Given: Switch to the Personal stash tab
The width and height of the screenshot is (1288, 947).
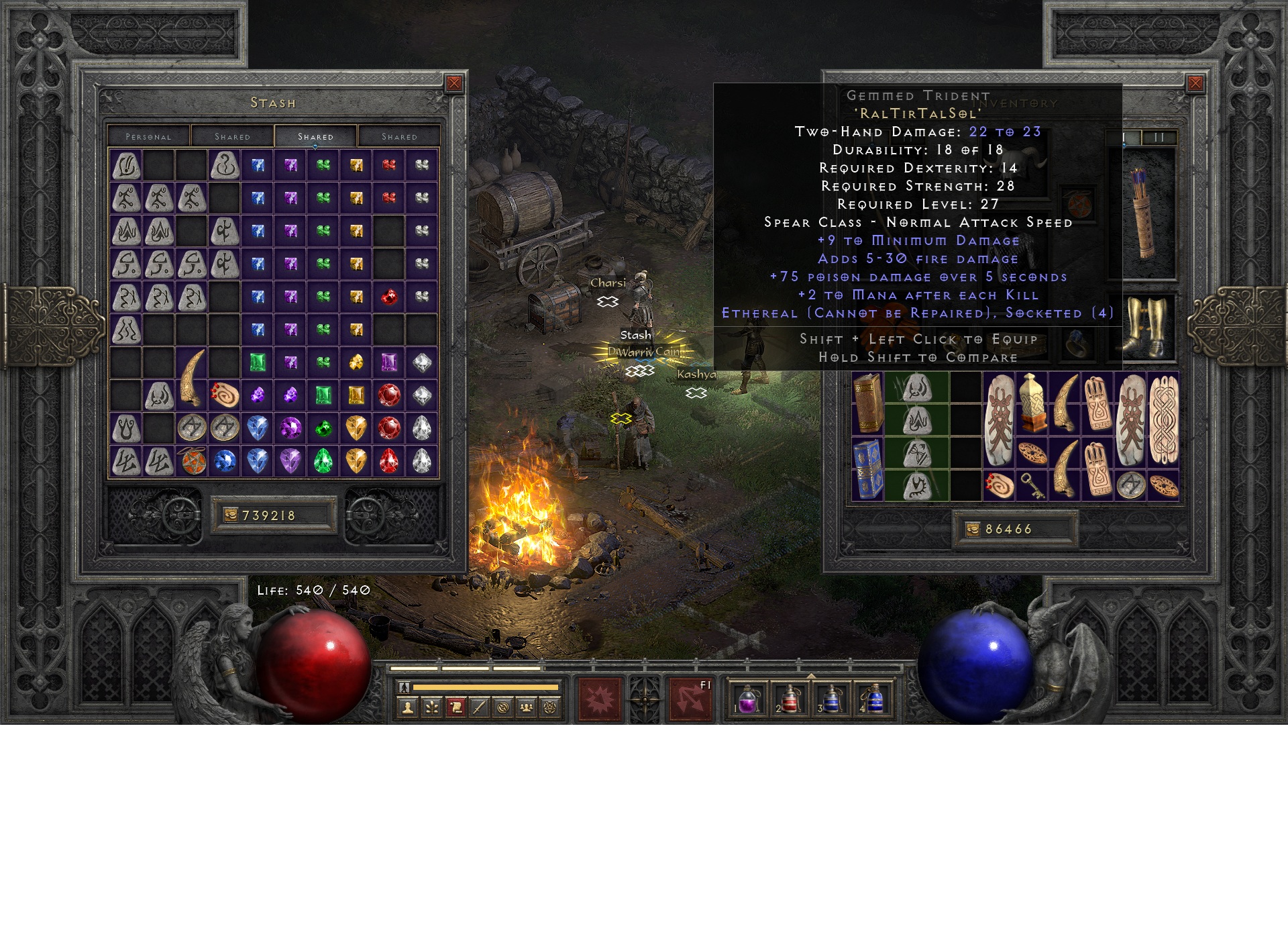Looking at the screenshot, I should [x=149, y=136].
